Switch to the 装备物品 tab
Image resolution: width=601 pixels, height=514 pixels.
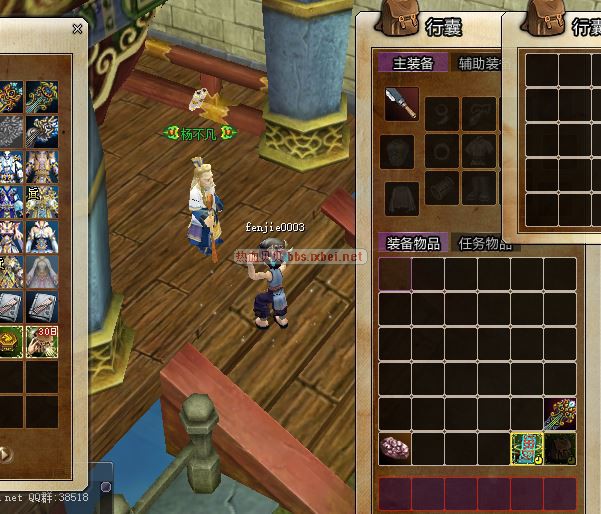[x=414, y=243]
